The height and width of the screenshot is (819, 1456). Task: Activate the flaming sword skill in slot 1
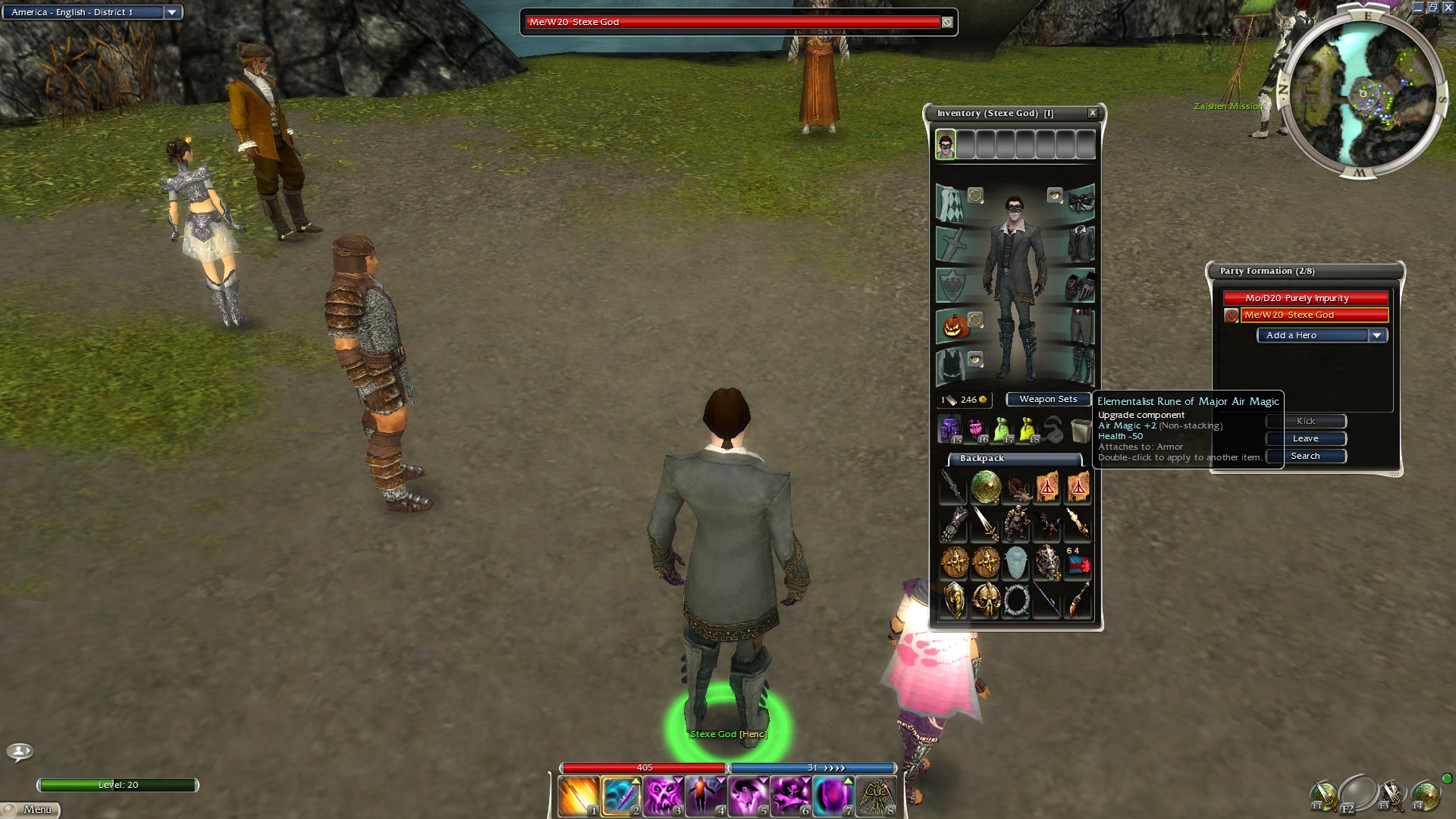579,797
